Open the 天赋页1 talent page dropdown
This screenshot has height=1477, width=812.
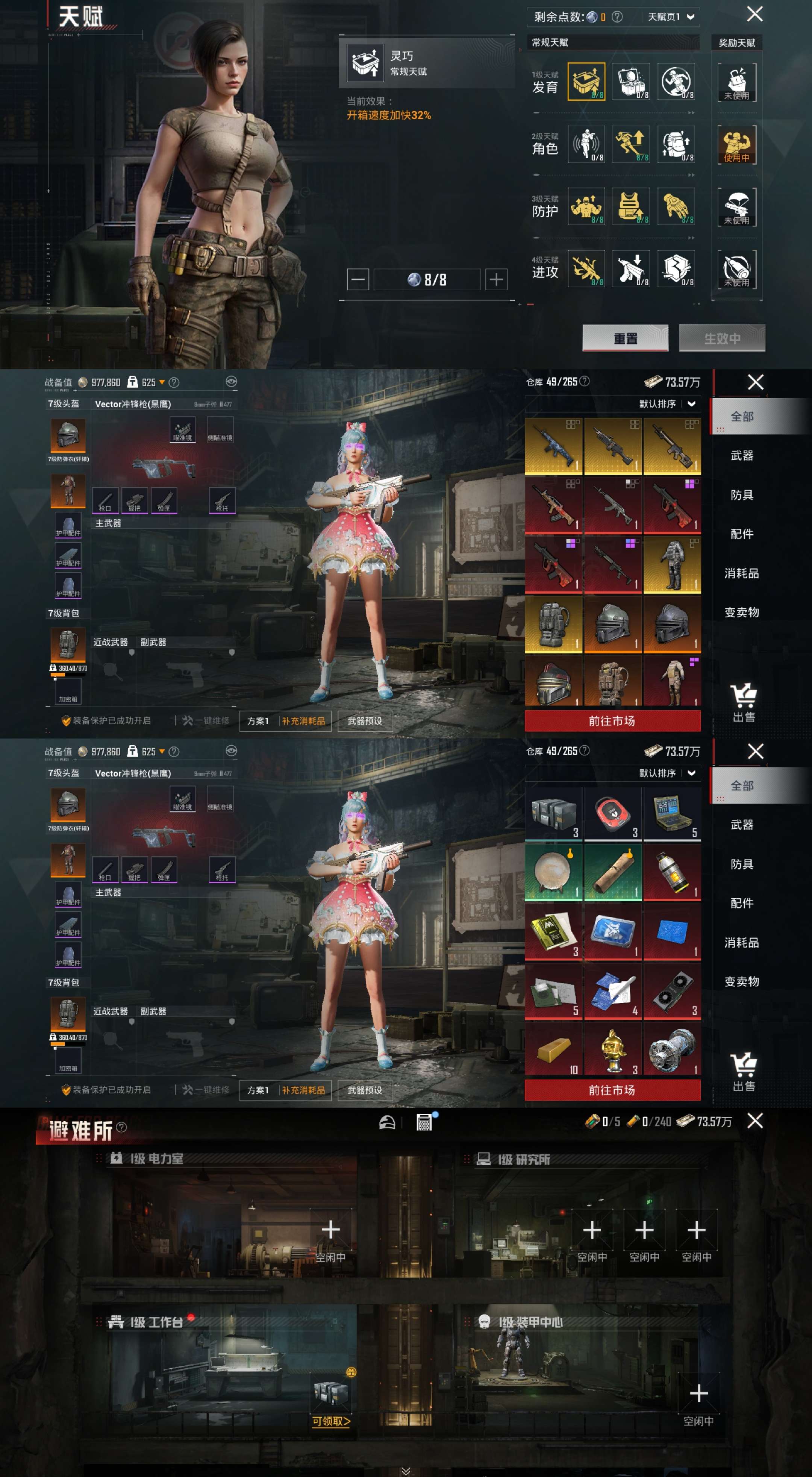click(671, 17)
